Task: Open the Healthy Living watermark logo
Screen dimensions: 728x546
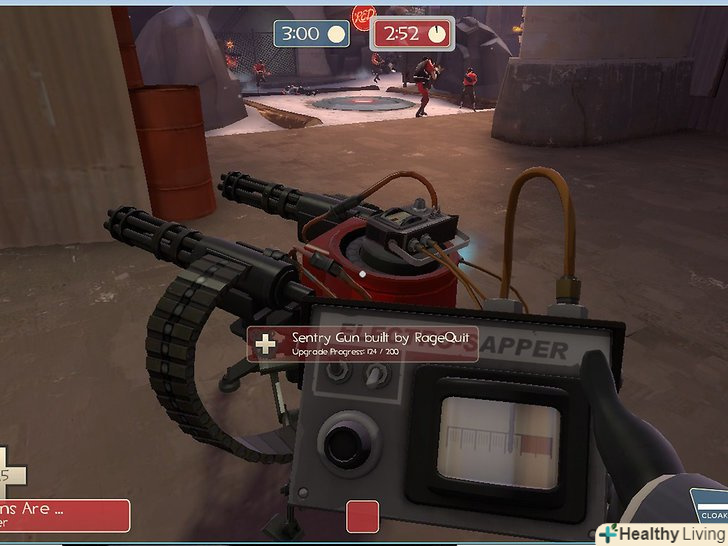Action: point(661,533)
